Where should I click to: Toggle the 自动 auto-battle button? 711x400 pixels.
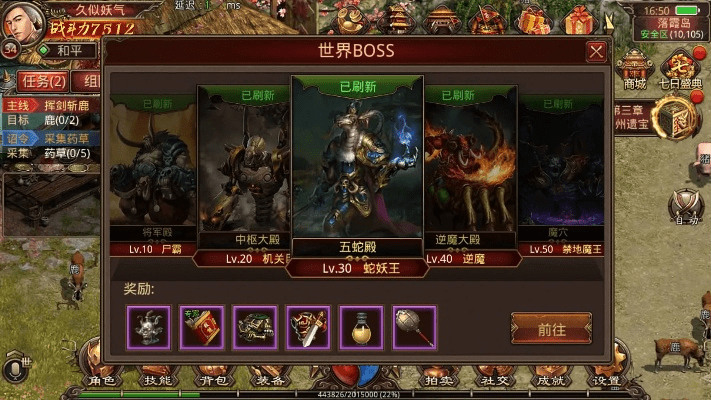[685, 207]
